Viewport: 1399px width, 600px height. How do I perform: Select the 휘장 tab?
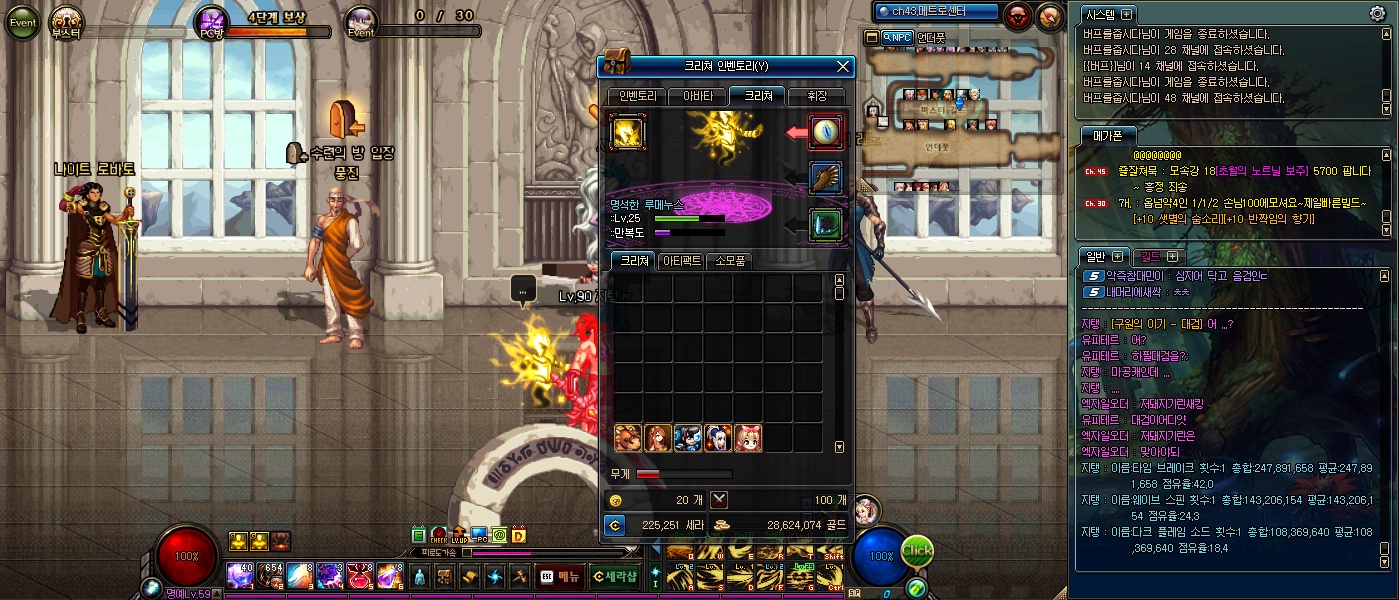816,96
